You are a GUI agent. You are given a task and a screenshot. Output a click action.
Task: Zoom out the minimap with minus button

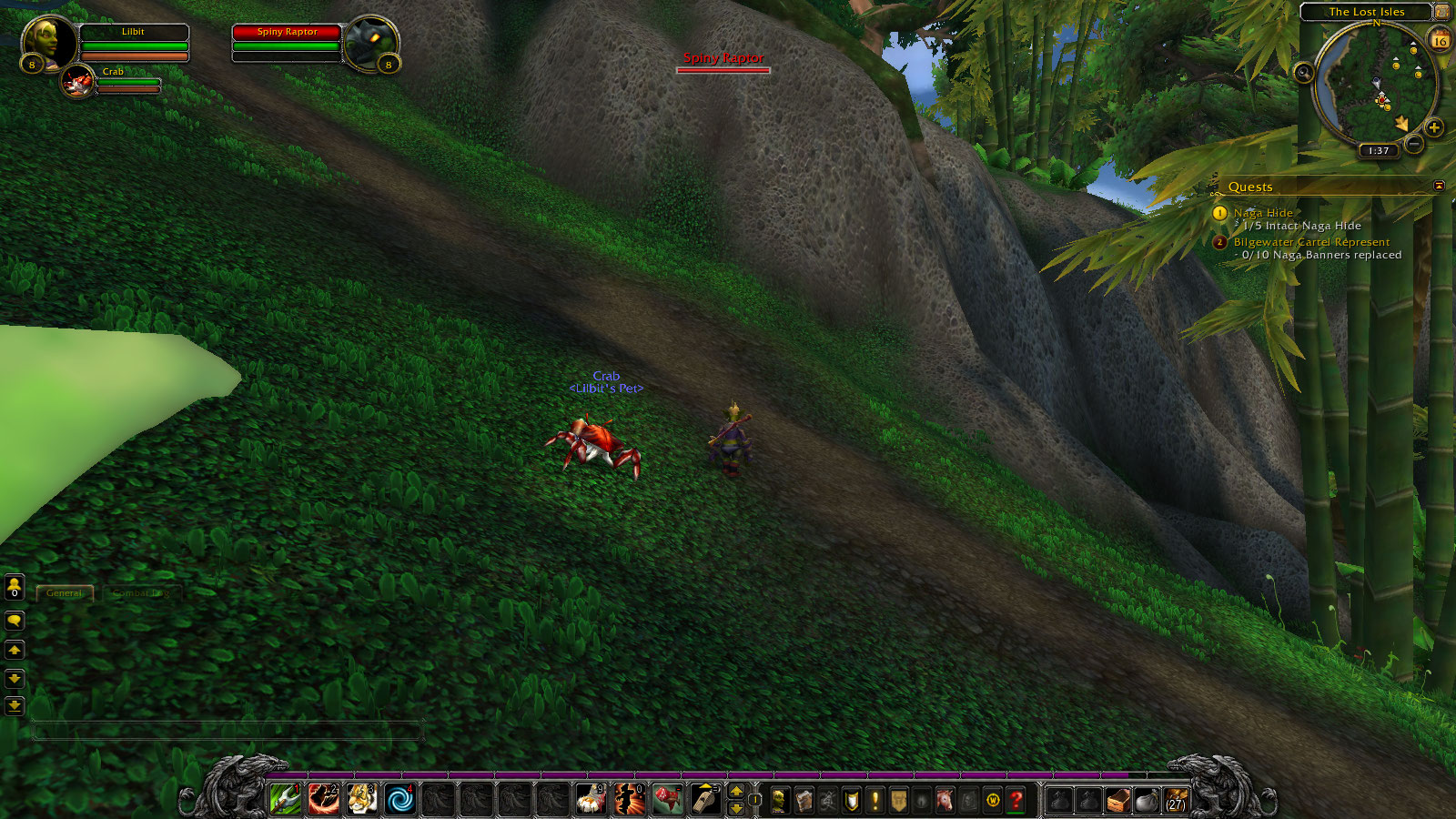(x=1413, y=144)
